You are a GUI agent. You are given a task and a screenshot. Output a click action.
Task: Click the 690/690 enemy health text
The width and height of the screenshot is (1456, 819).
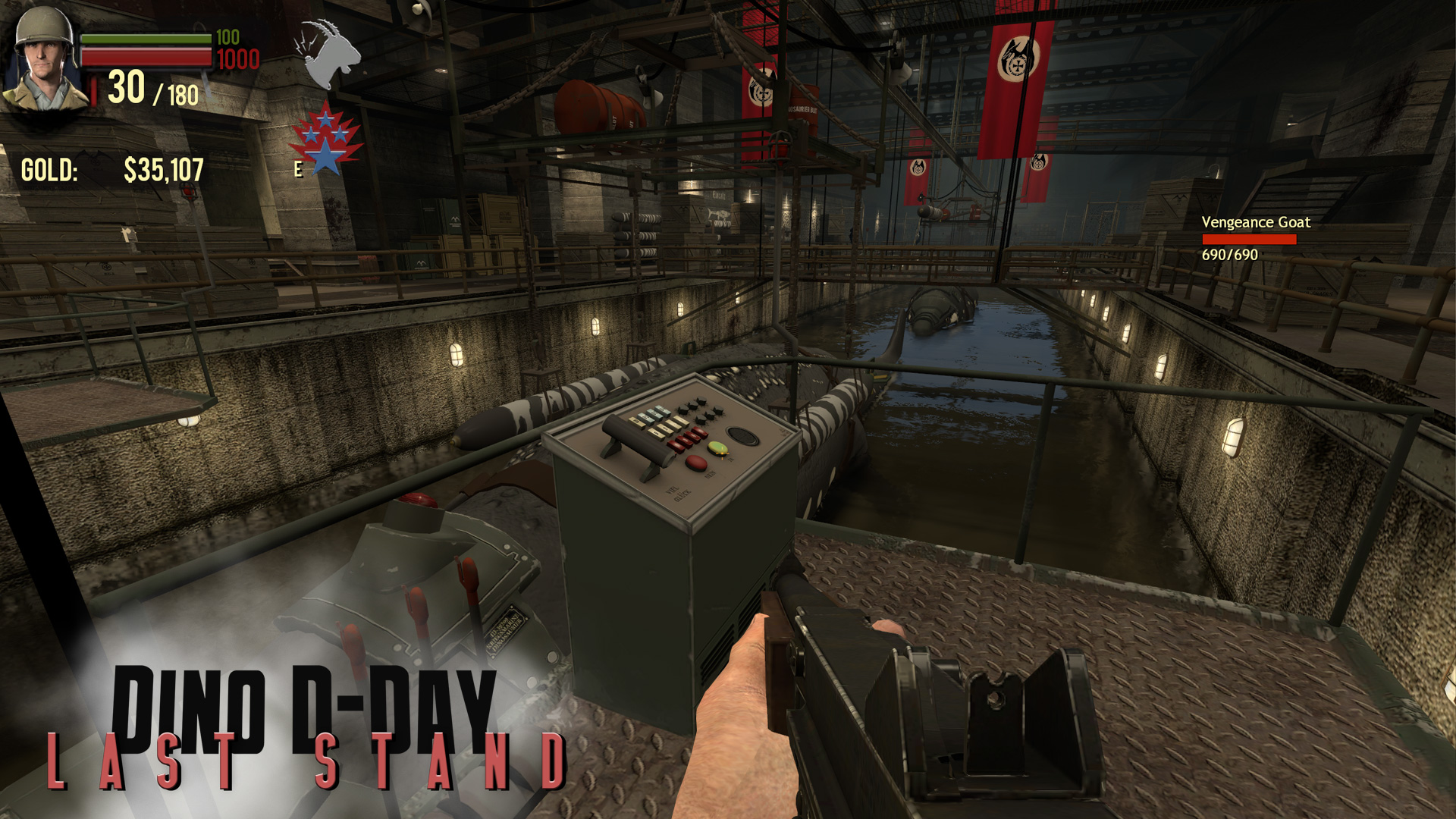(1231, 256)
